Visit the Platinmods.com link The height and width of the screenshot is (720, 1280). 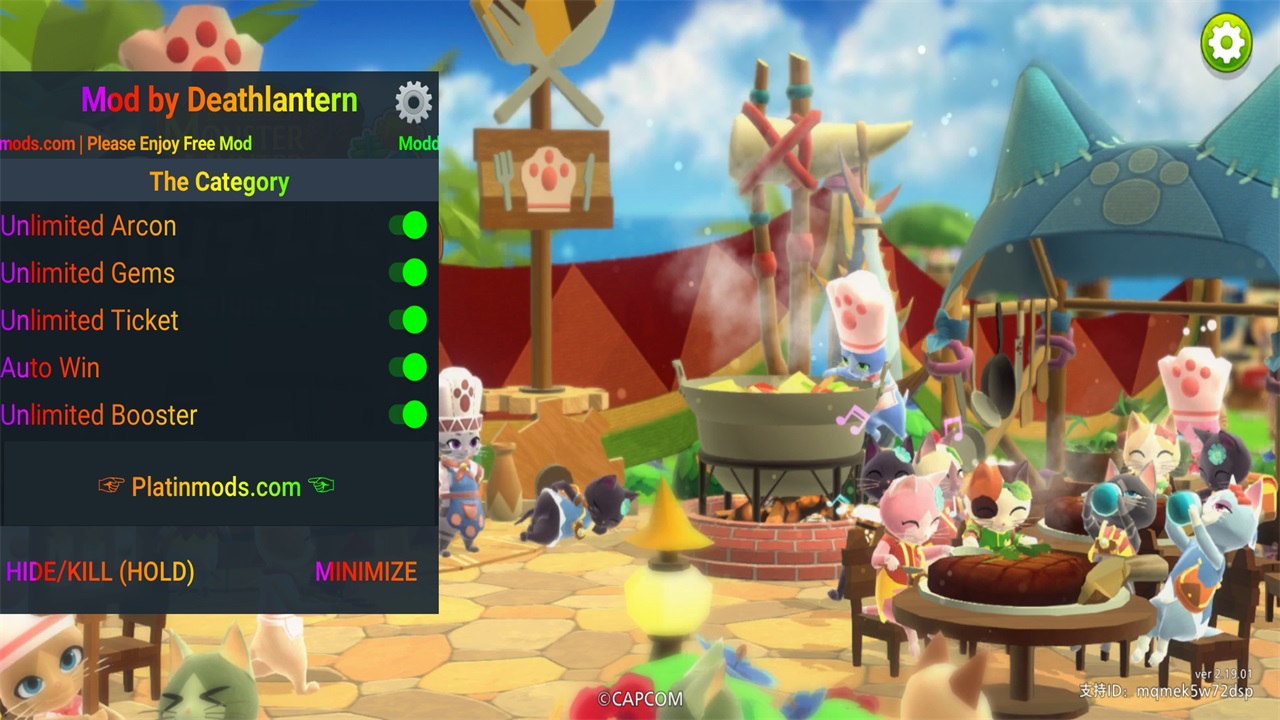click(x=216, y=487)
